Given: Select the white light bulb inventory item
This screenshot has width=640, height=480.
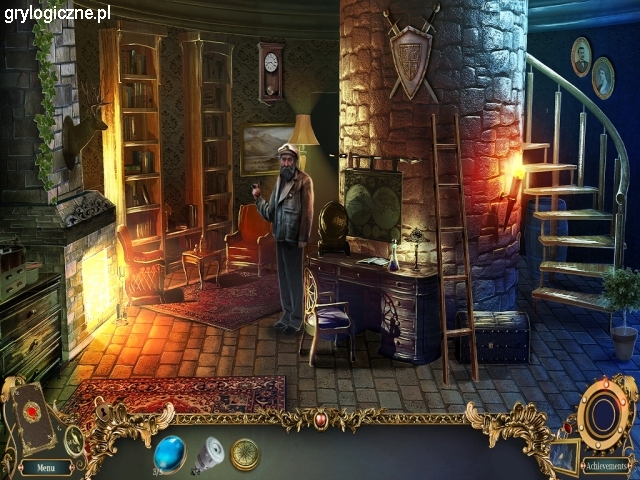Looking at the screenshot, I should [209, 455].
